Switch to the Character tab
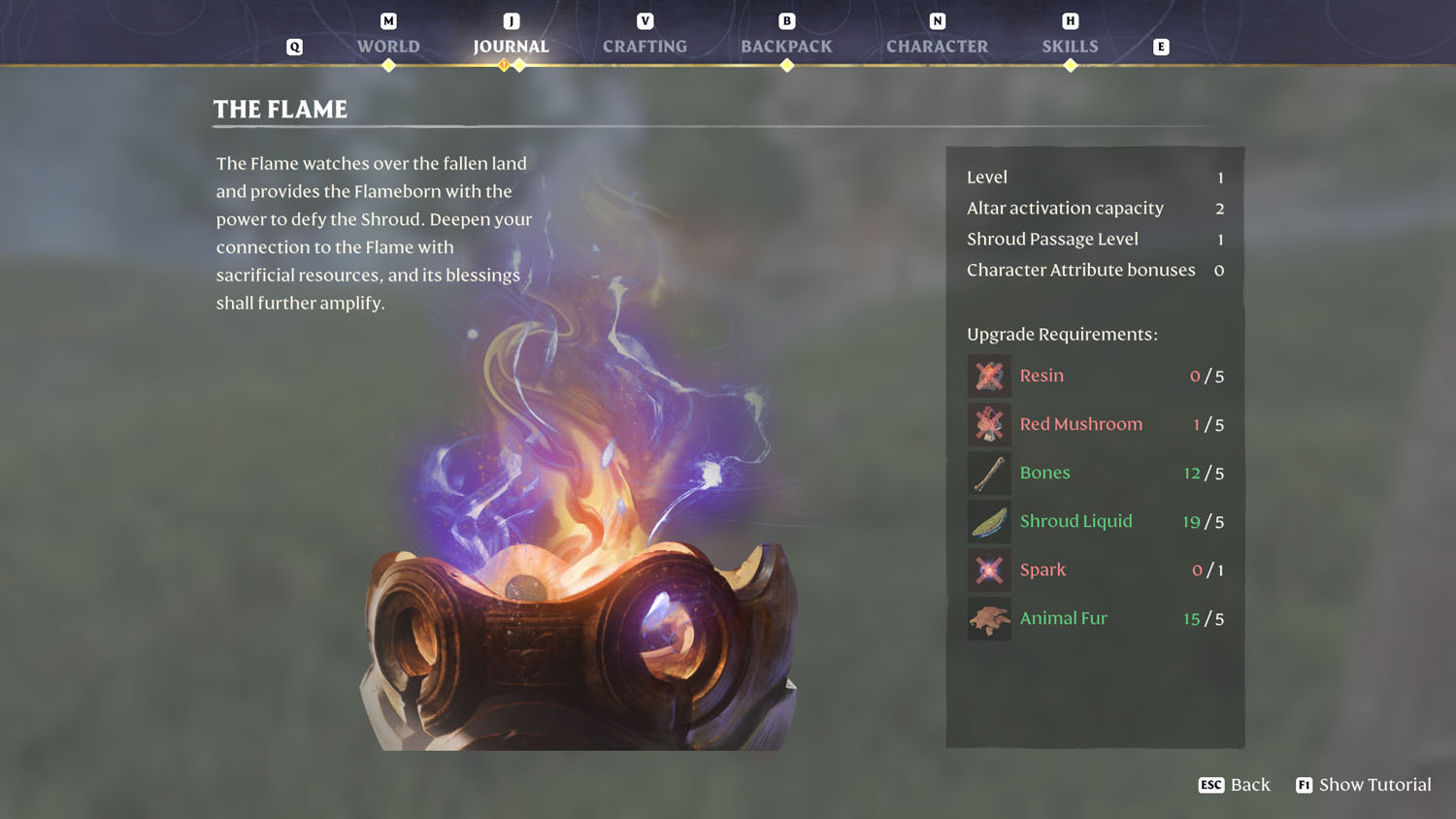Screen dimensions: 1456x819 pyautogui.click(x=937, y=46)
